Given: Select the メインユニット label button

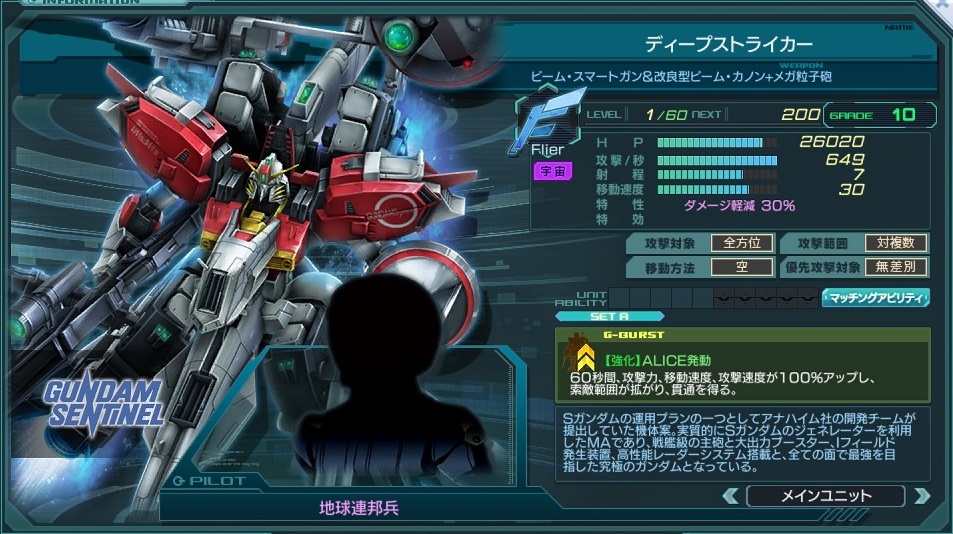Looking at the screenshot, I should pyautogui.click(x=825, y=495).
